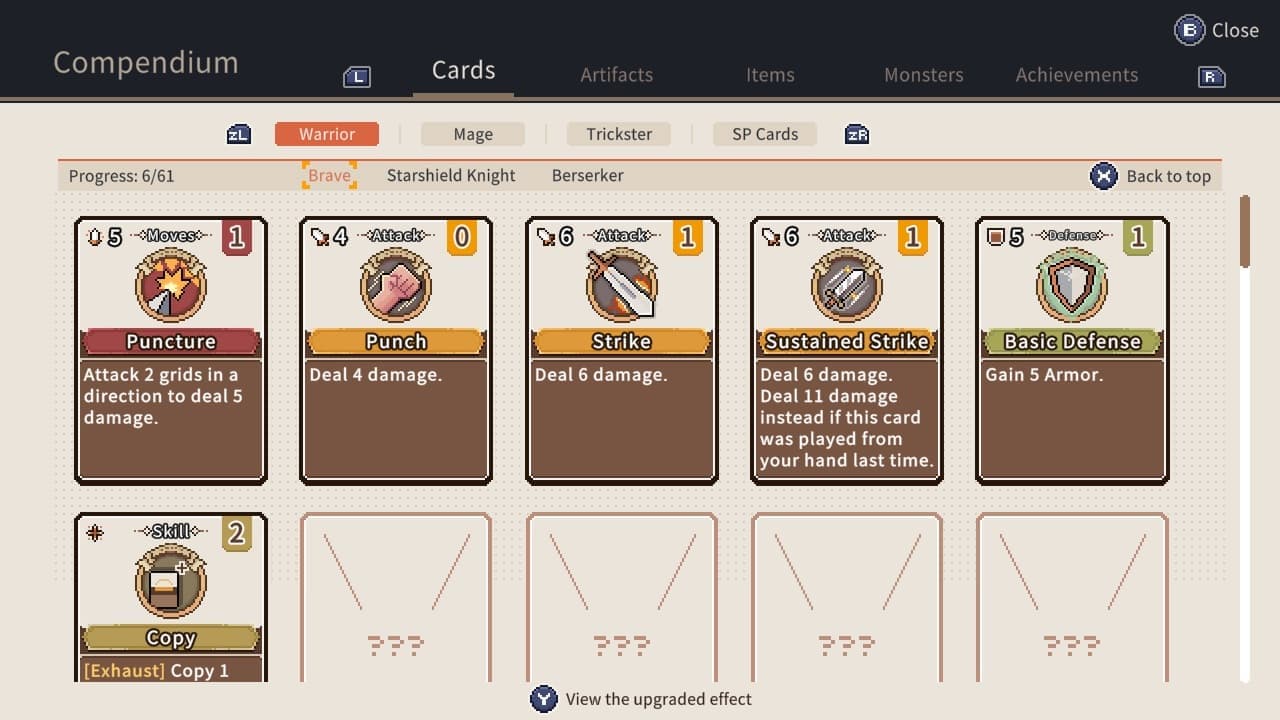Open the Monsters tab
This screenshot has width=1280, height=720.
(923, 74)
